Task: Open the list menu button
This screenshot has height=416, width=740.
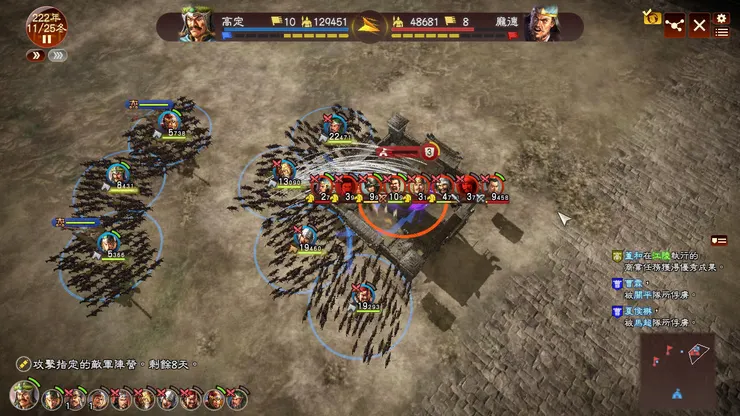Action: (721, 33)
